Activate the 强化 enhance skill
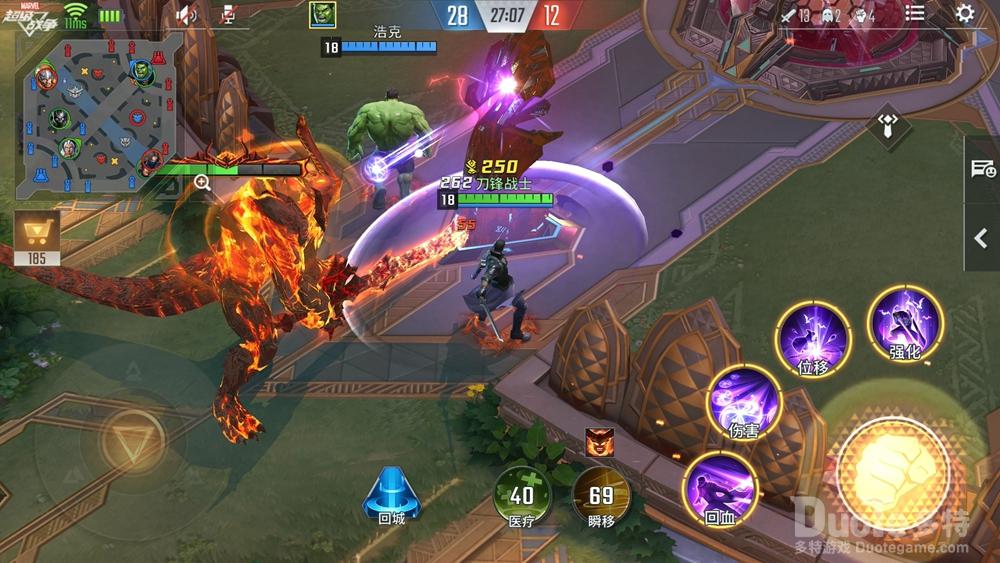The image size is (1000, 563). [906, 322]
